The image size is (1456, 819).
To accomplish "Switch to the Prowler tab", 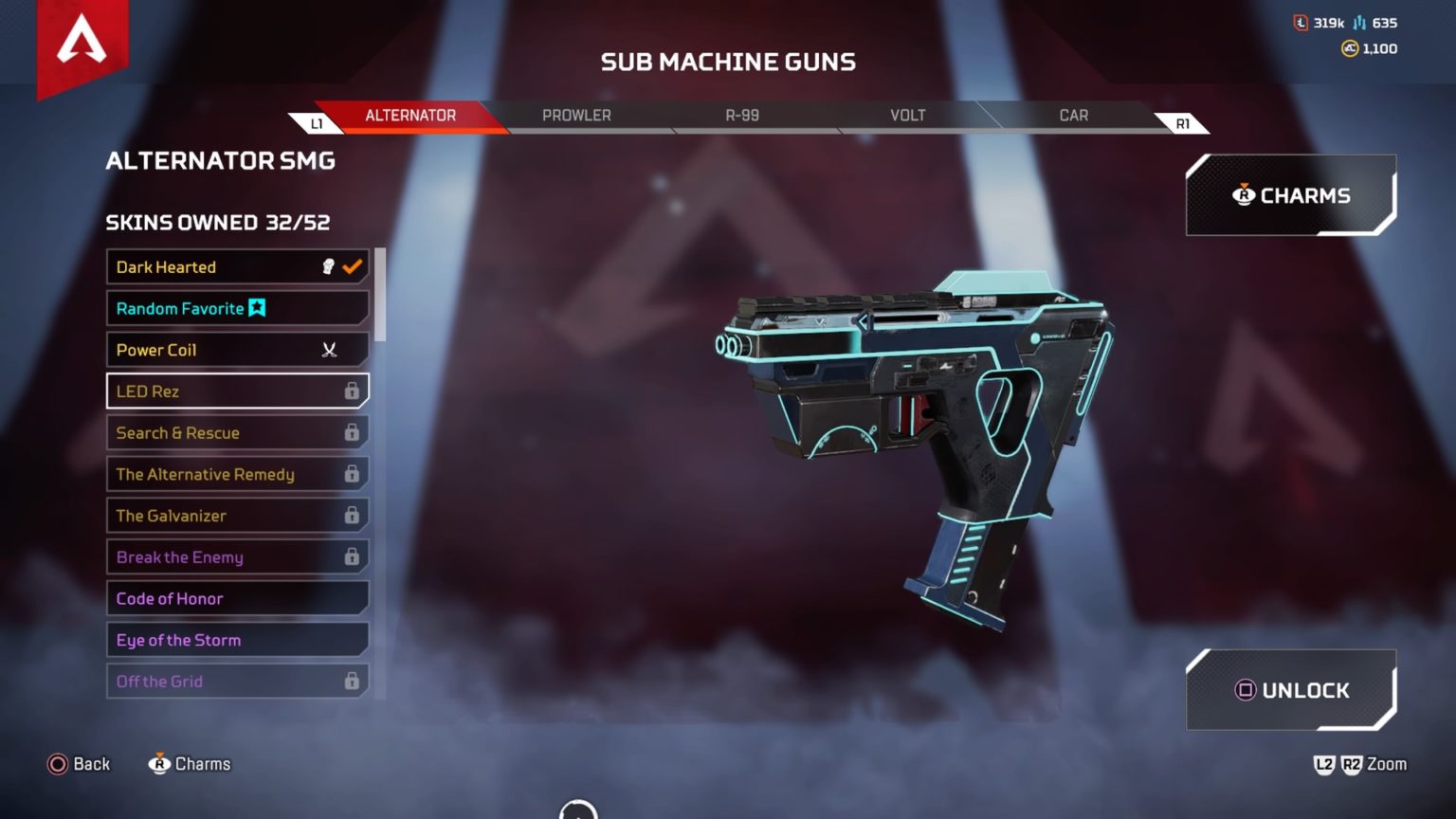I will click(575, 115).
